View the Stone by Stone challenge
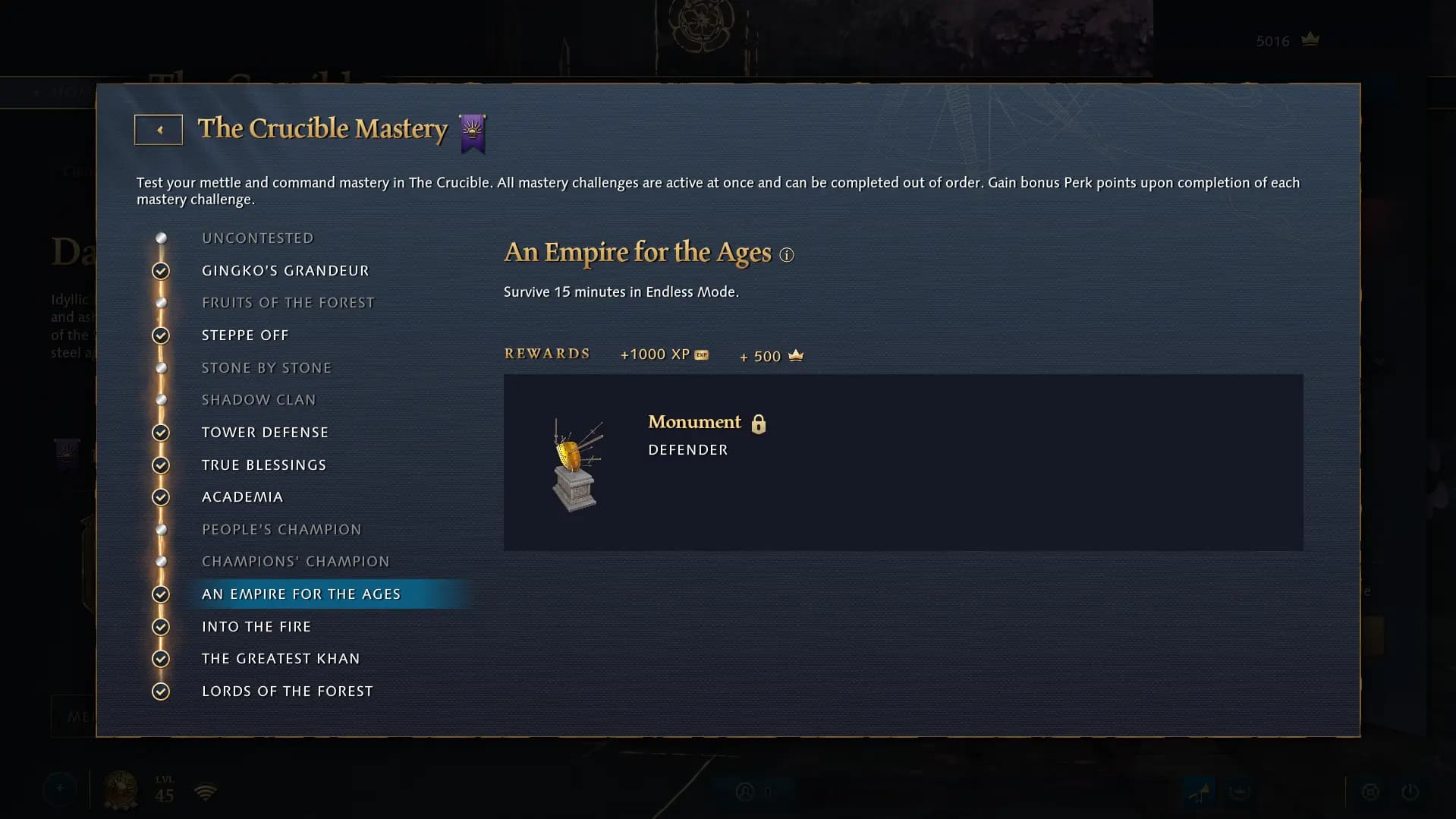 click(x=266, y=368)
